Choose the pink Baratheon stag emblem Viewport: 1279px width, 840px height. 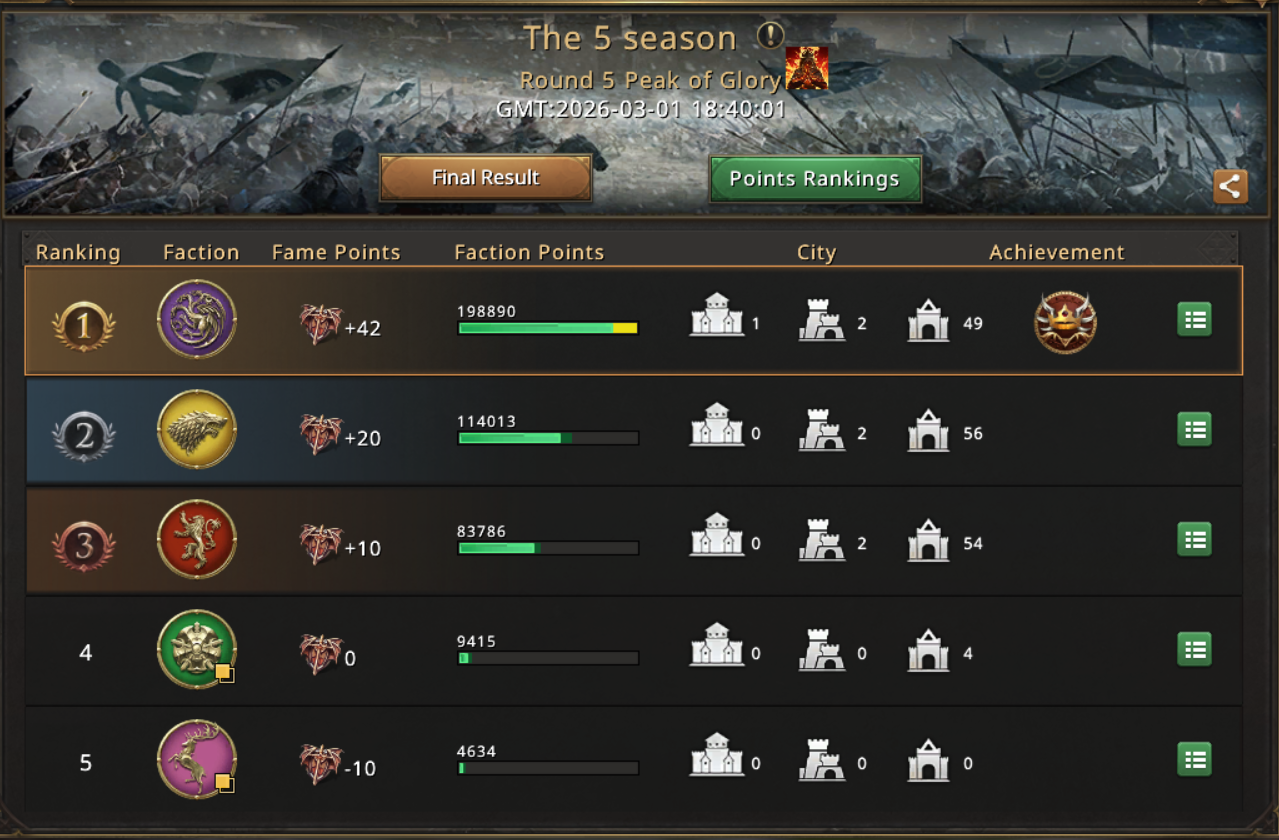197,759
